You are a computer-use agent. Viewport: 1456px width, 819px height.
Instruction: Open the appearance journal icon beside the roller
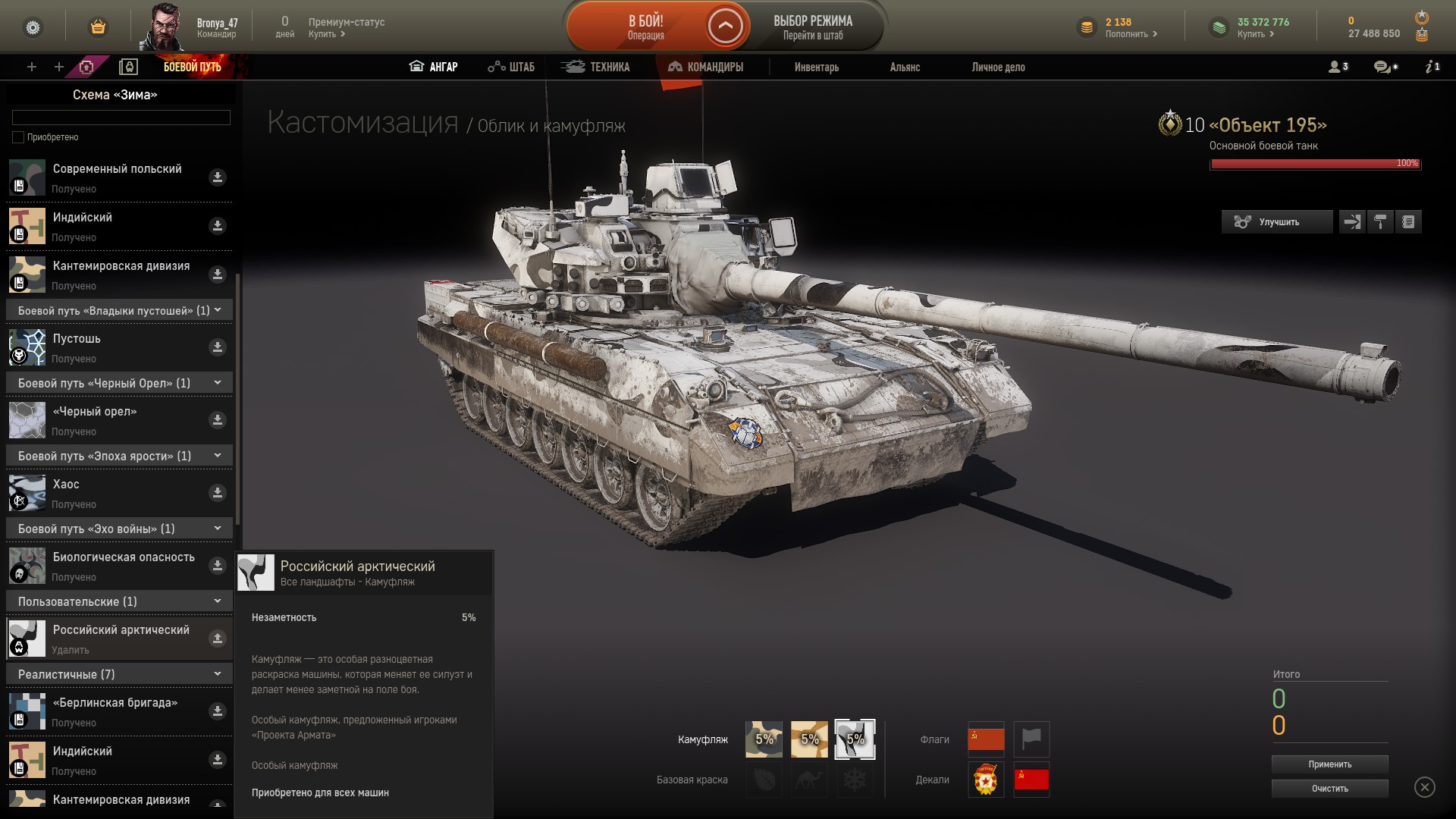[x=1408, y=221]
